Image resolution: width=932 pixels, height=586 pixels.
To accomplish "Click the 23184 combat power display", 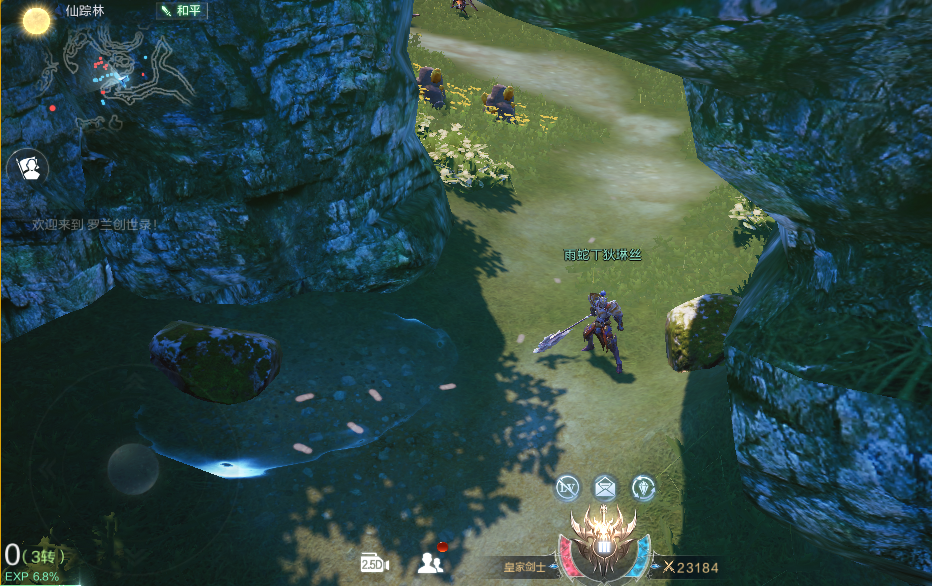I will pyautogui.click(x=692, y=567).
